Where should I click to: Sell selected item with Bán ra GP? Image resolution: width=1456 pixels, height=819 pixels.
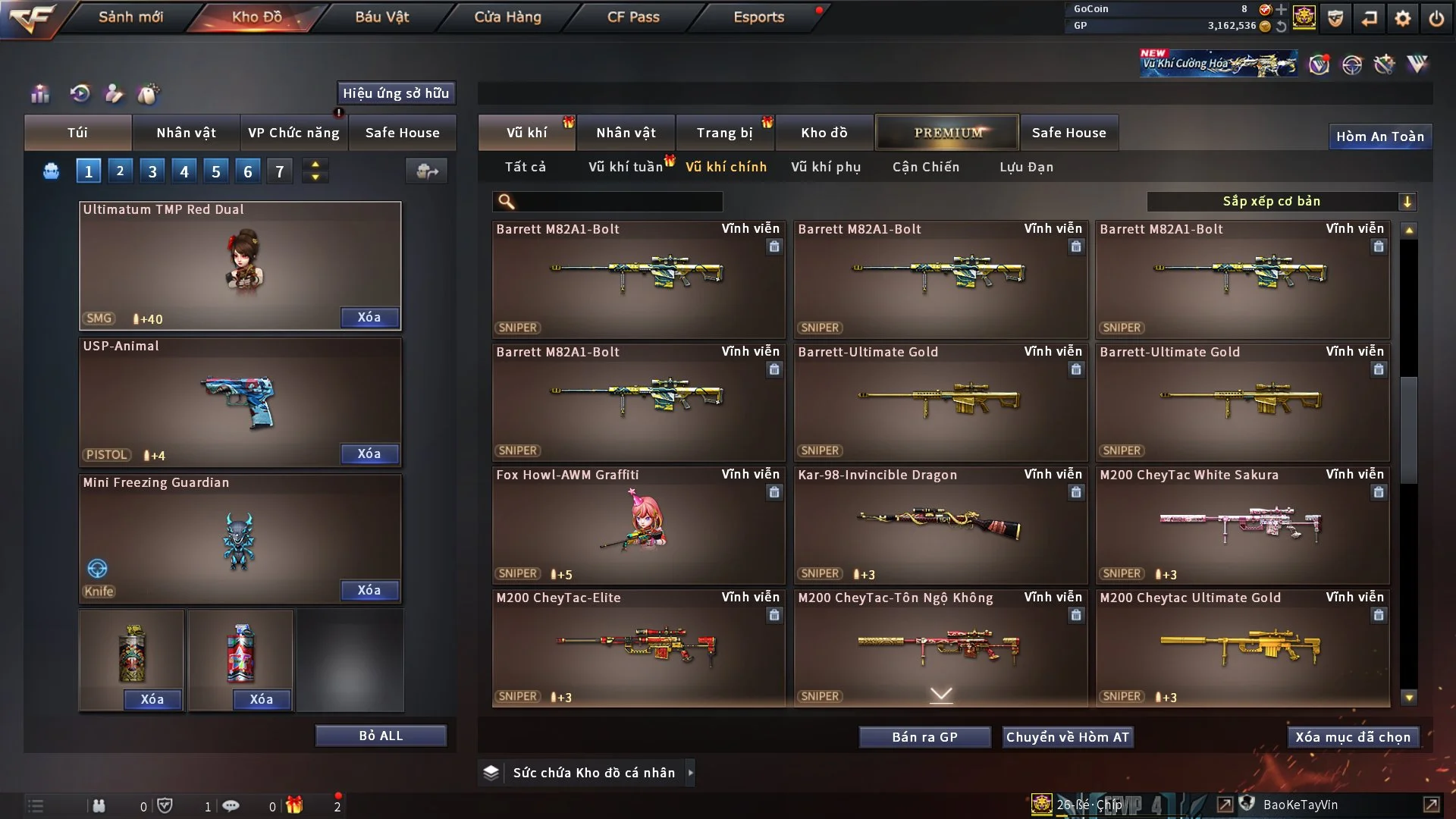click(924, 737)
